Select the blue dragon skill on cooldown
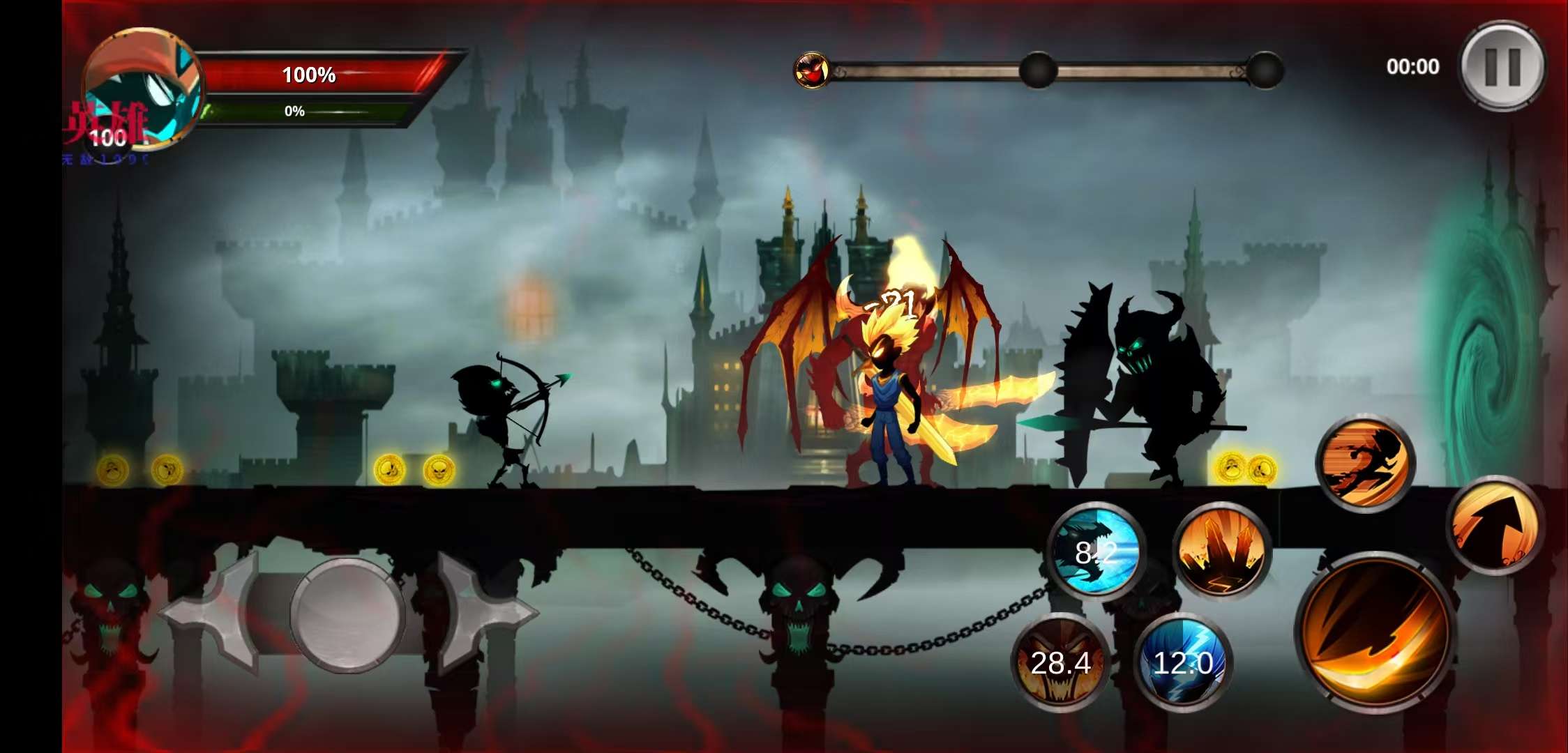 [x=1096, y=550]
